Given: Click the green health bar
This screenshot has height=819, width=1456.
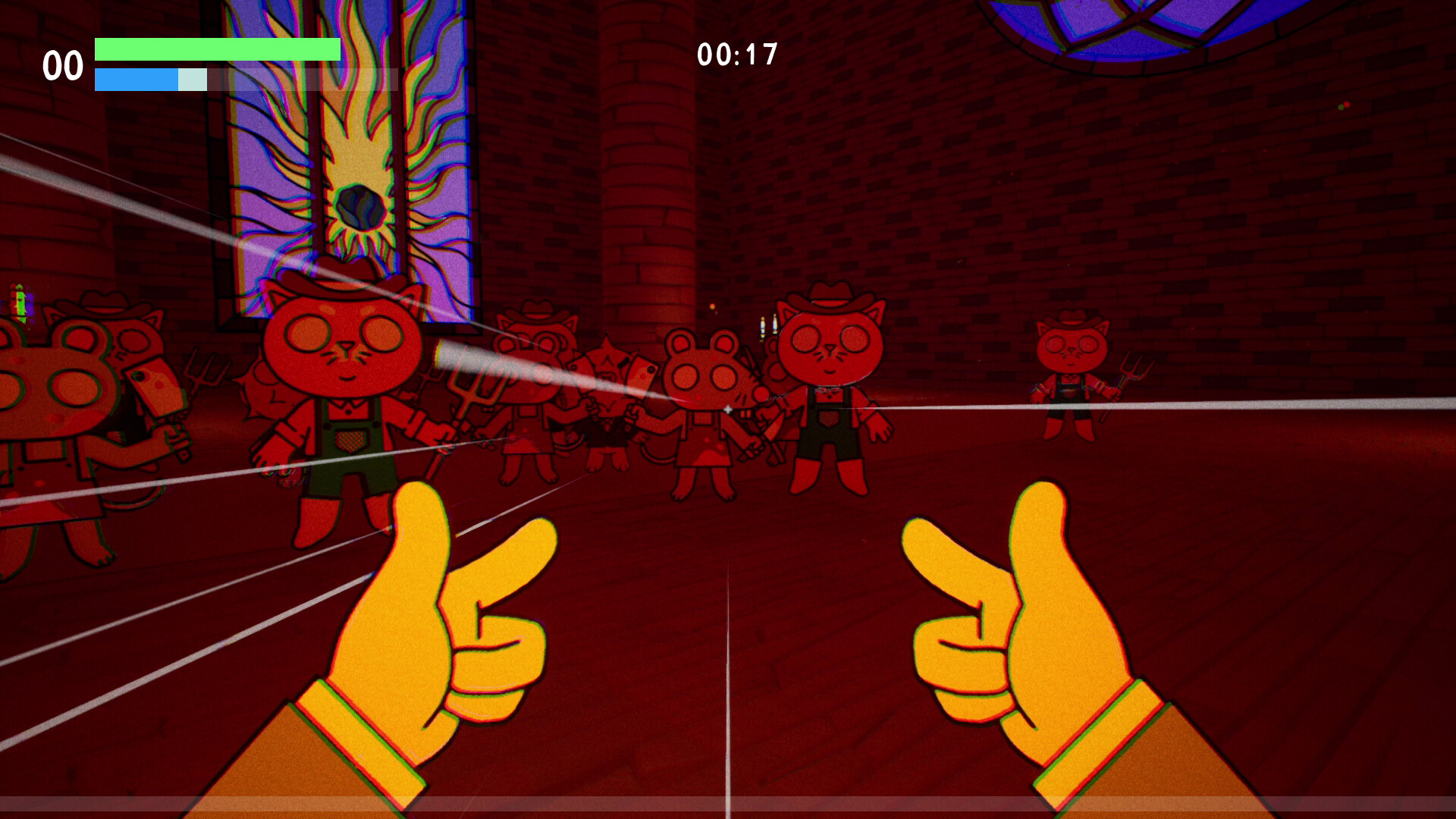Looking at the screenshot, I should 216,50.
